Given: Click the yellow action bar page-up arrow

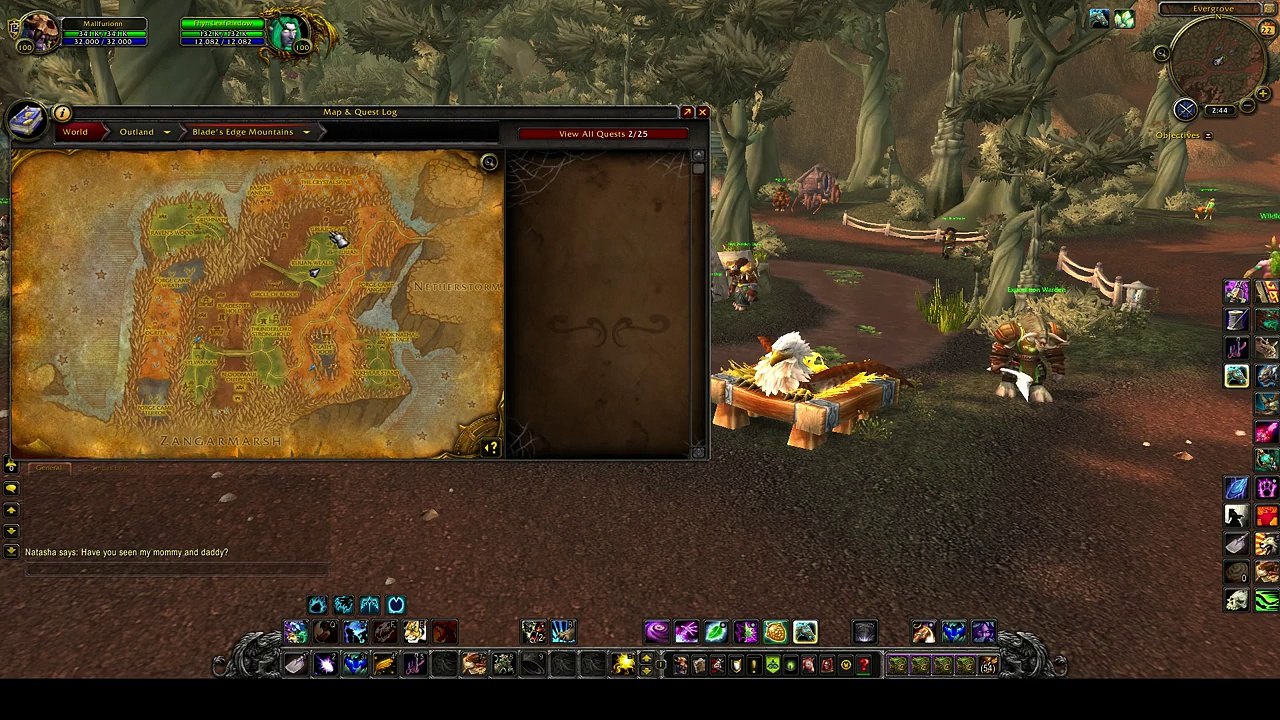Looking at the screenshot, I should coord(645,659).
